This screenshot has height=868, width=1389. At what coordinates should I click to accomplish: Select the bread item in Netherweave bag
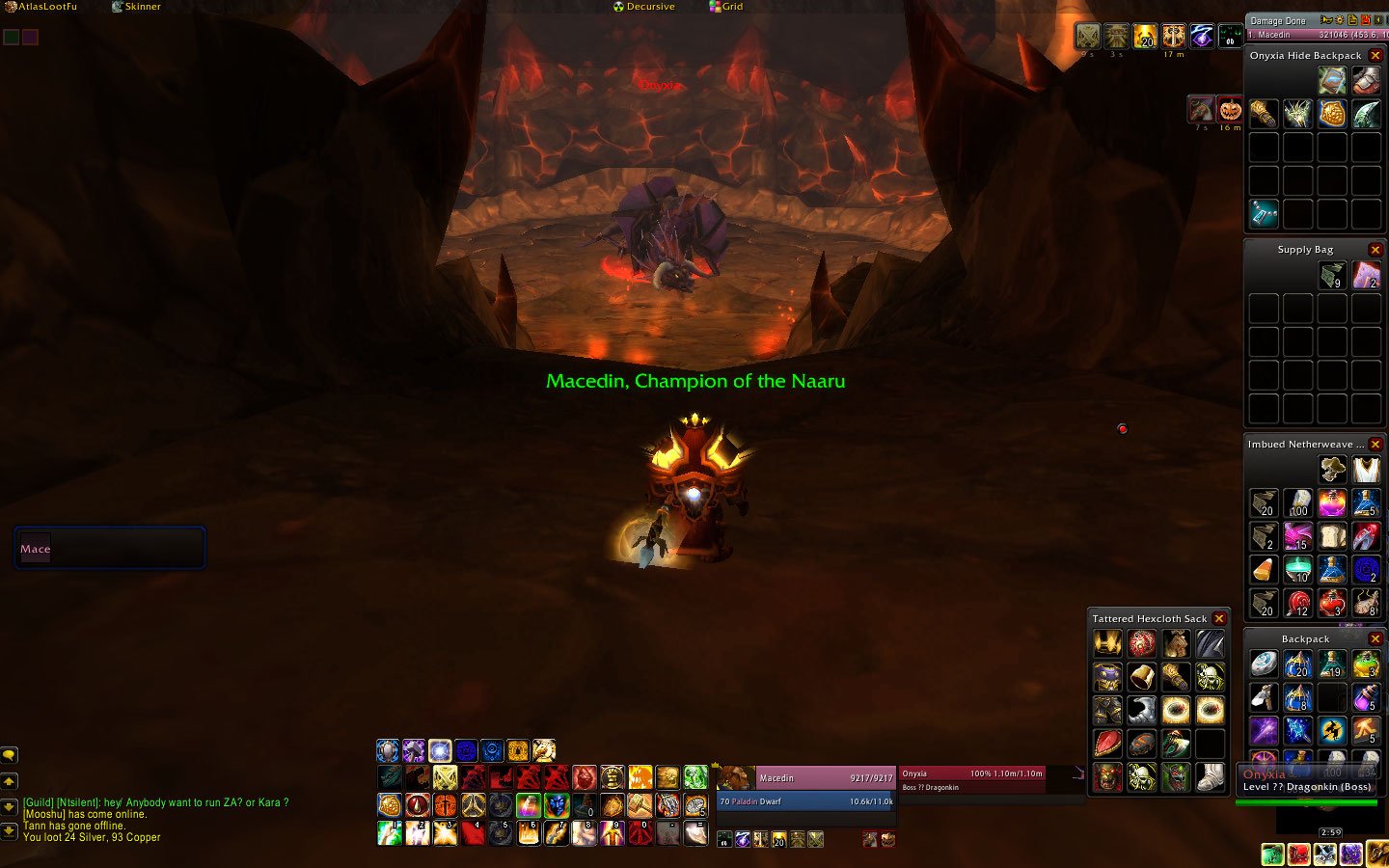click(1332, 536)
